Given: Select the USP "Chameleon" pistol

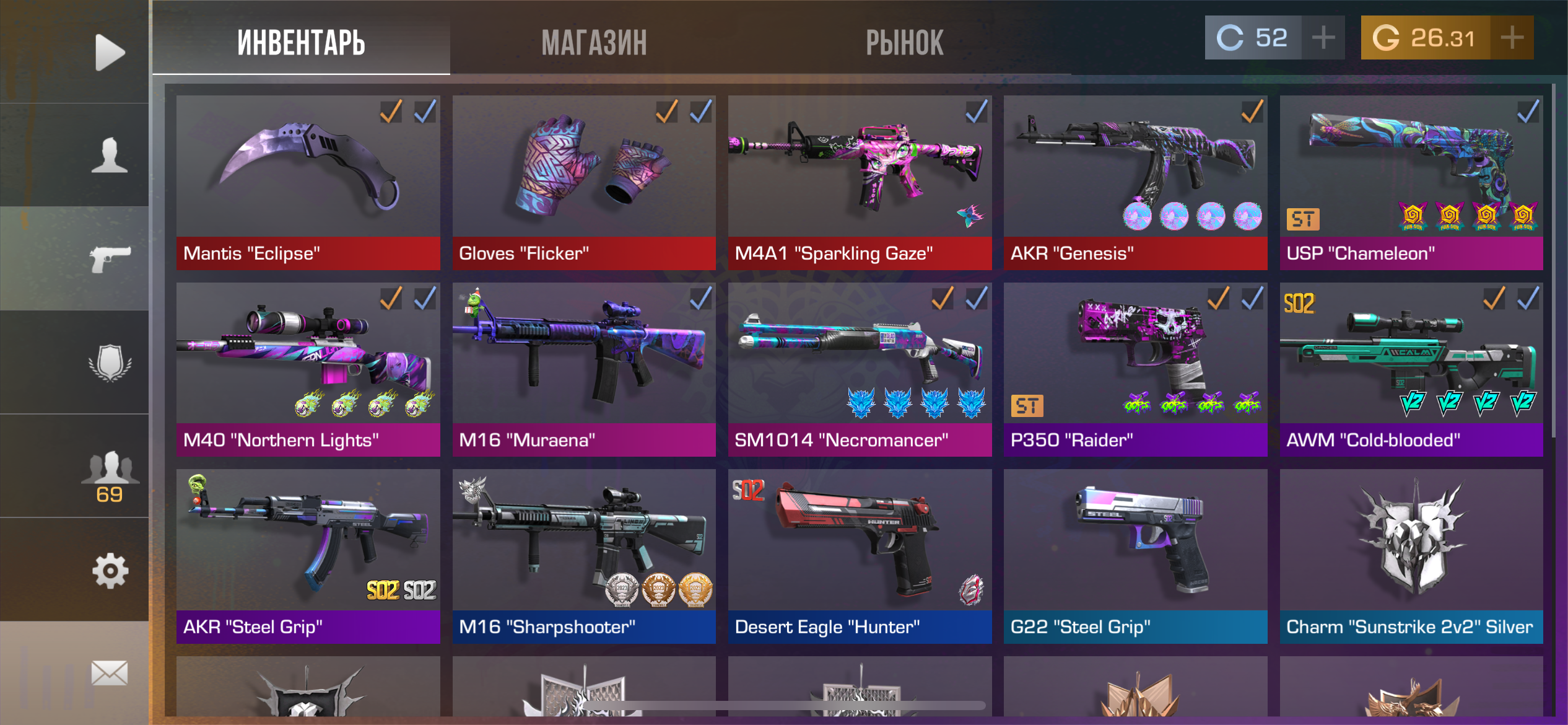Looking at the screenshot, I should click(1411, 182).
